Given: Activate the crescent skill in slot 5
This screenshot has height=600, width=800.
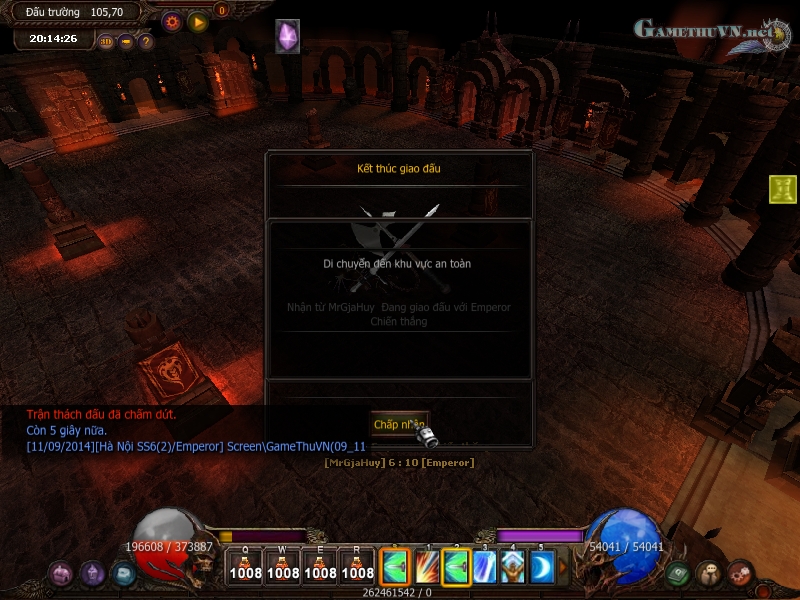Looking at the screenshot, I should (541, 567).
